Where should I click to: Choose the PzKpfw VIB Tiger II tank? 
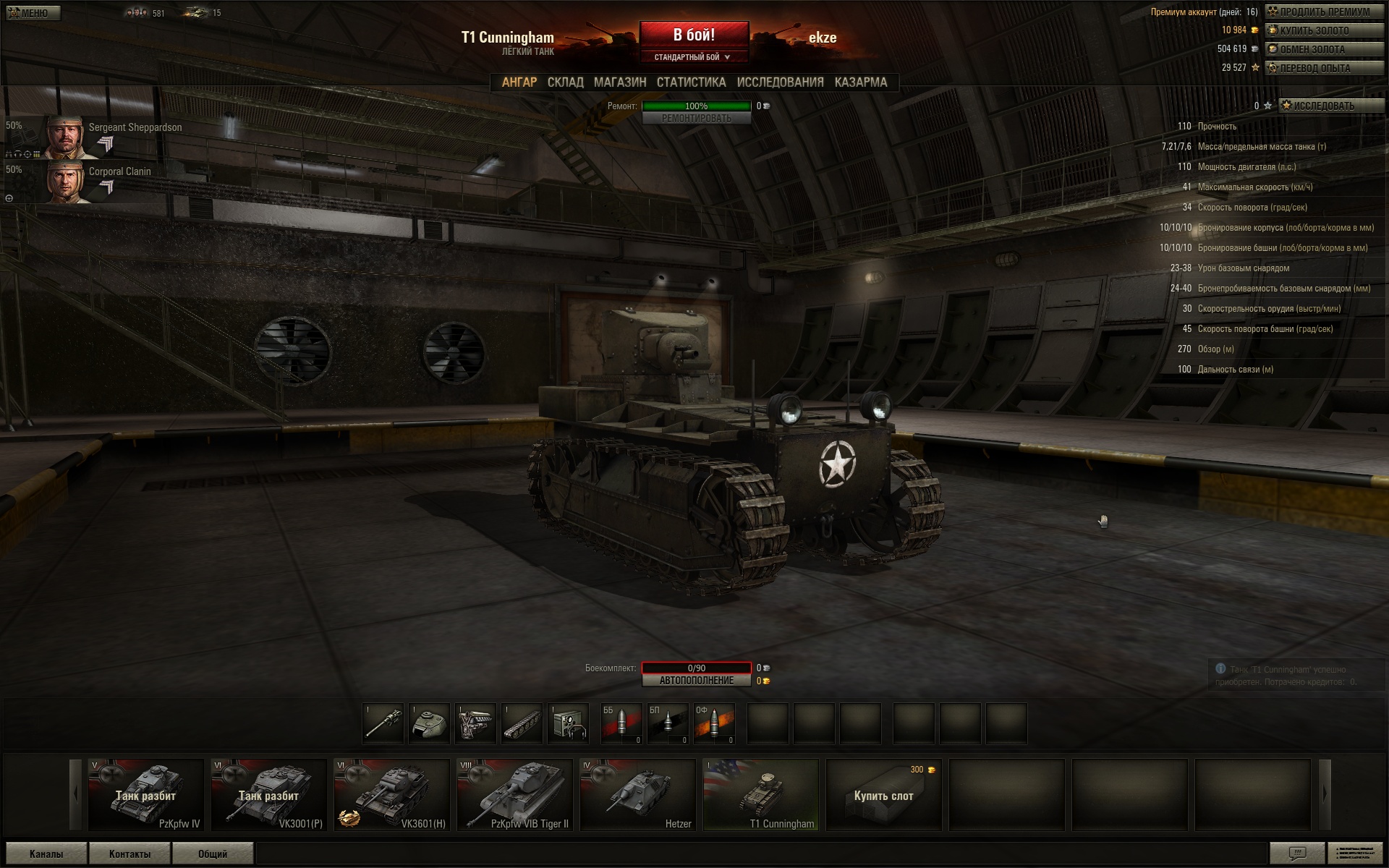coord(514,794)
